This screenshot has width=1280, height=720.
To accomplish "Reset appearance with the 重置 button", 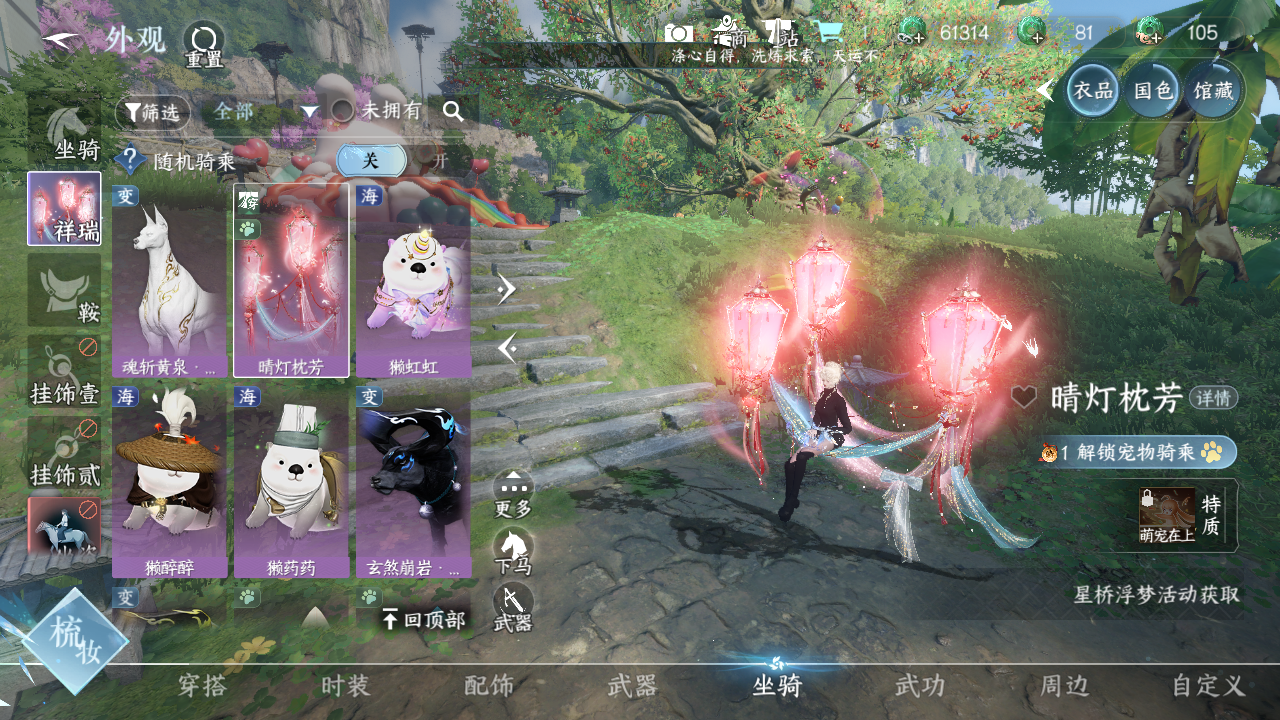I will 204,44.
